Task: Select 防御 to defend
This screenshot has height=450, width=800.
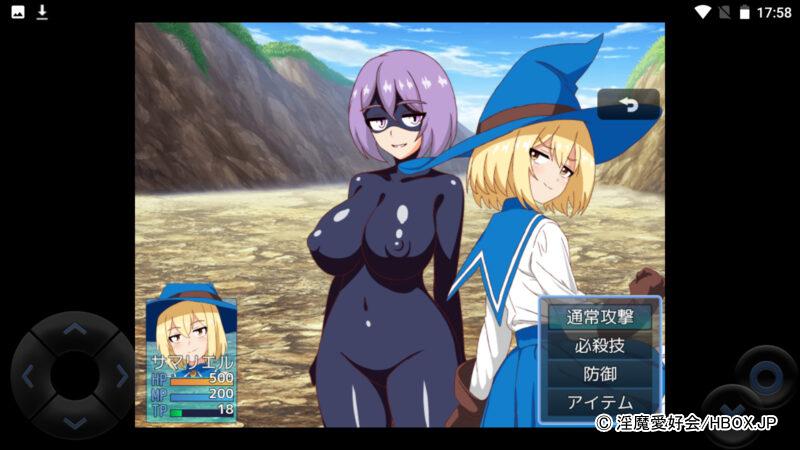Action: [600, 374]
